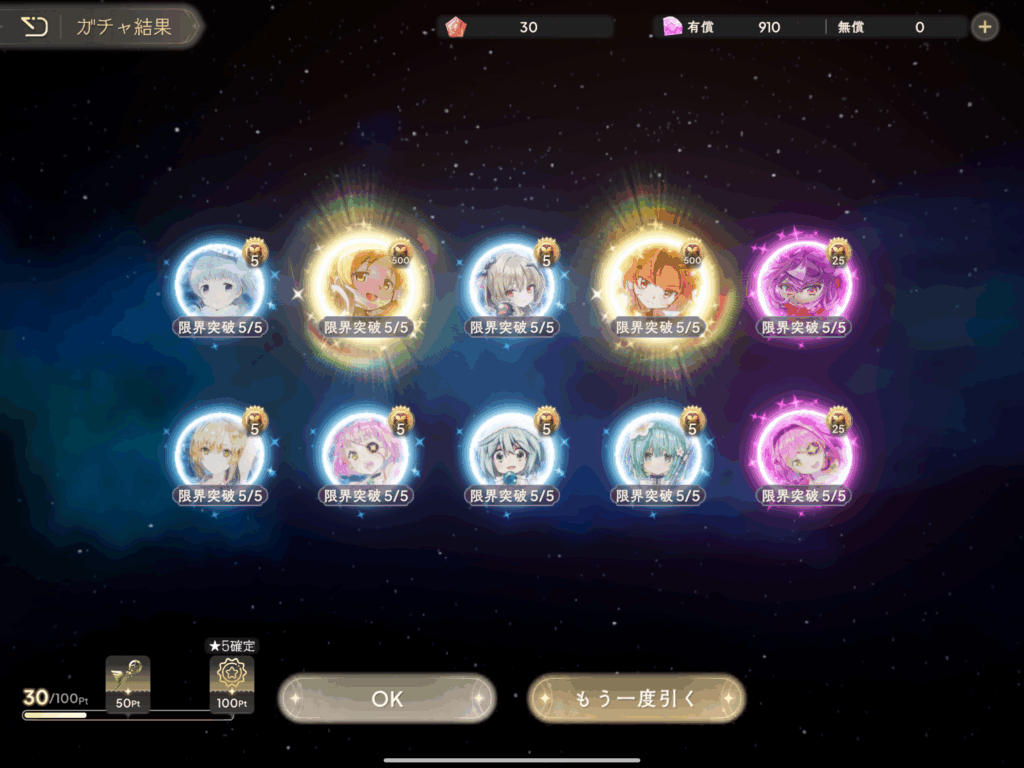Viewport: 1024px width, 768px height.
Task: Select the gold-glow orange-haired character result
Action: pyautogui.click(x=658, y=285)
